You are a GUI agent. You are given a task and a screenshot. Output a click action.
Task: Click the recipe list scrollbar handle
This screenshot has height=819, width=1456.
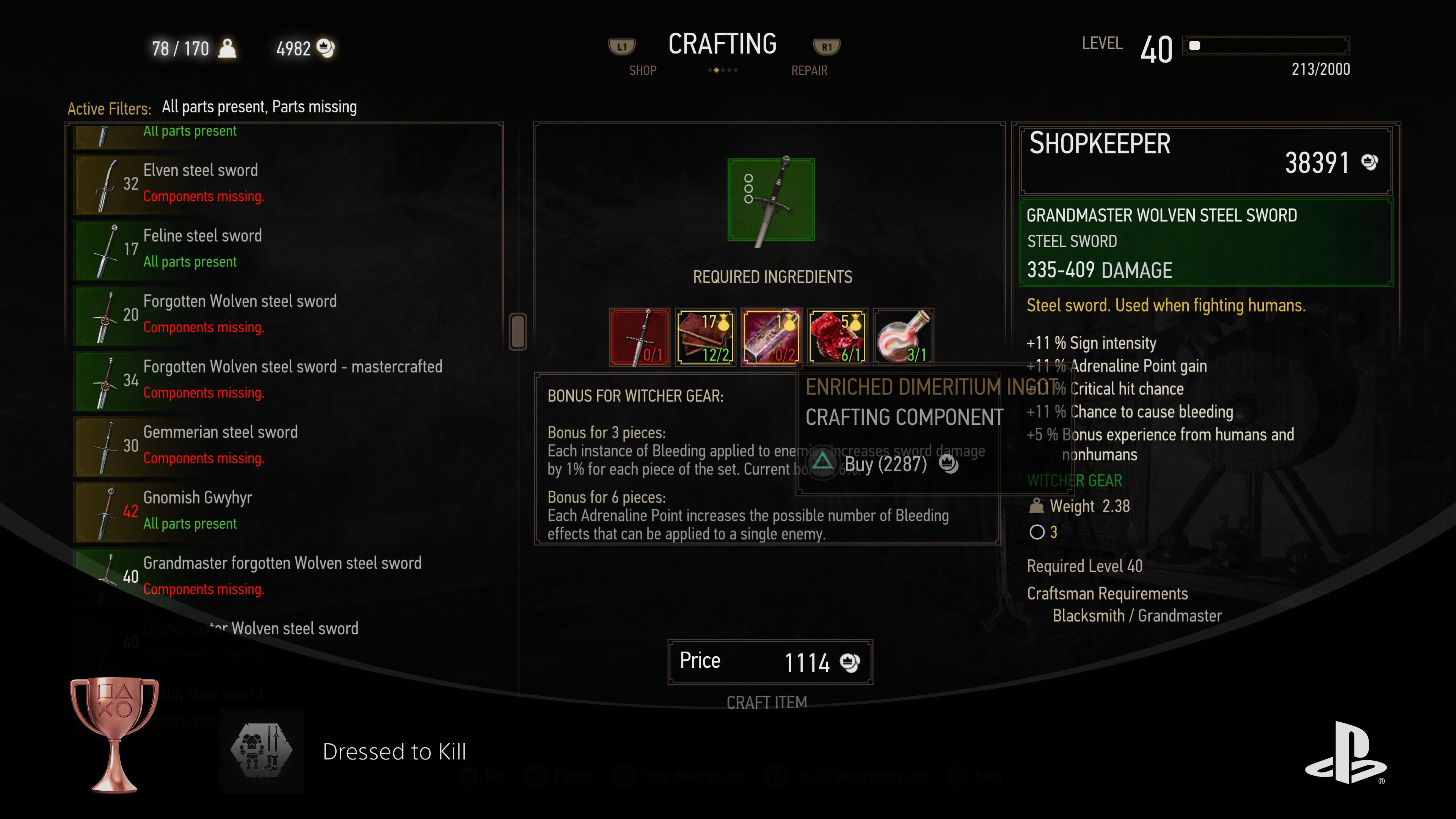pyautogui.click(x=518, y=331)
